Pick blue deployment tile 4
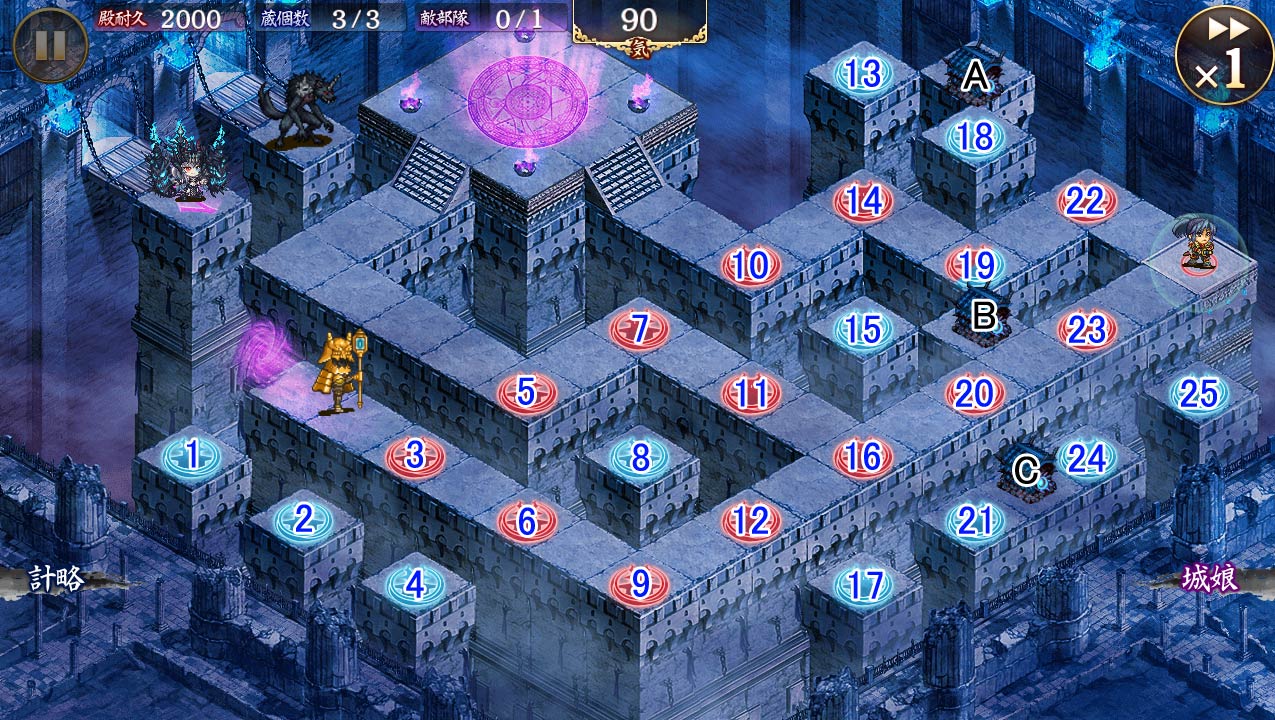 click(x=415, y=585)
